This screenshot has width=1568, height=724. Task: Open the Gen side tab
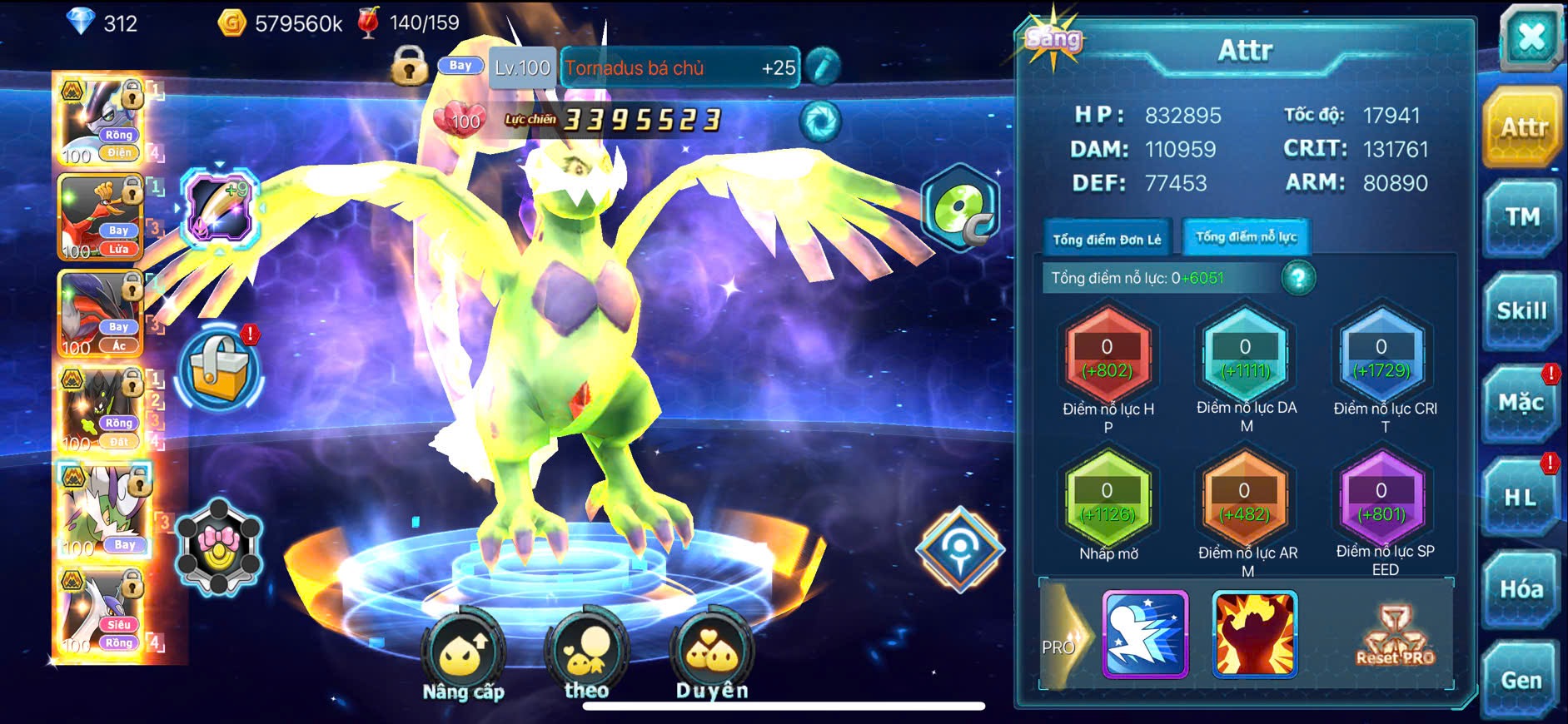pyautogui.click(x=1522, y=681)
